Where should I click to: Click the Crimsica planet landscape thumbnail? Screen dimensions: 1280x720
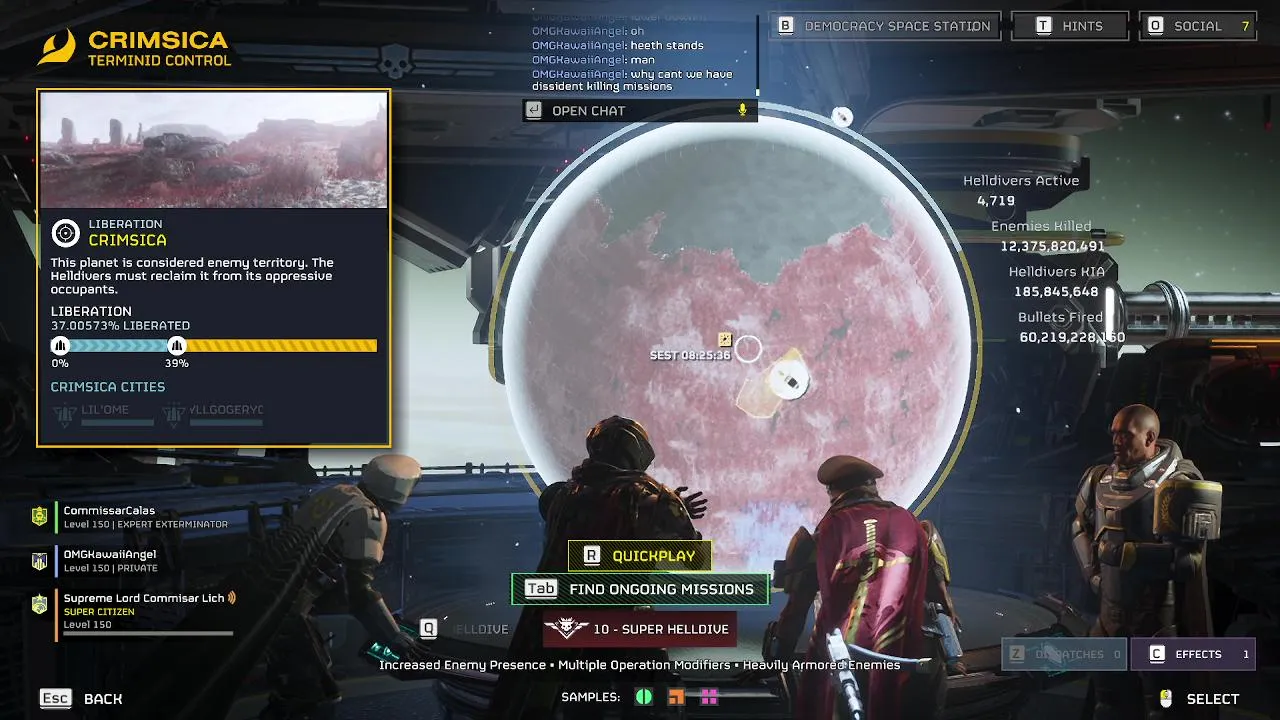tap(213, 150)
